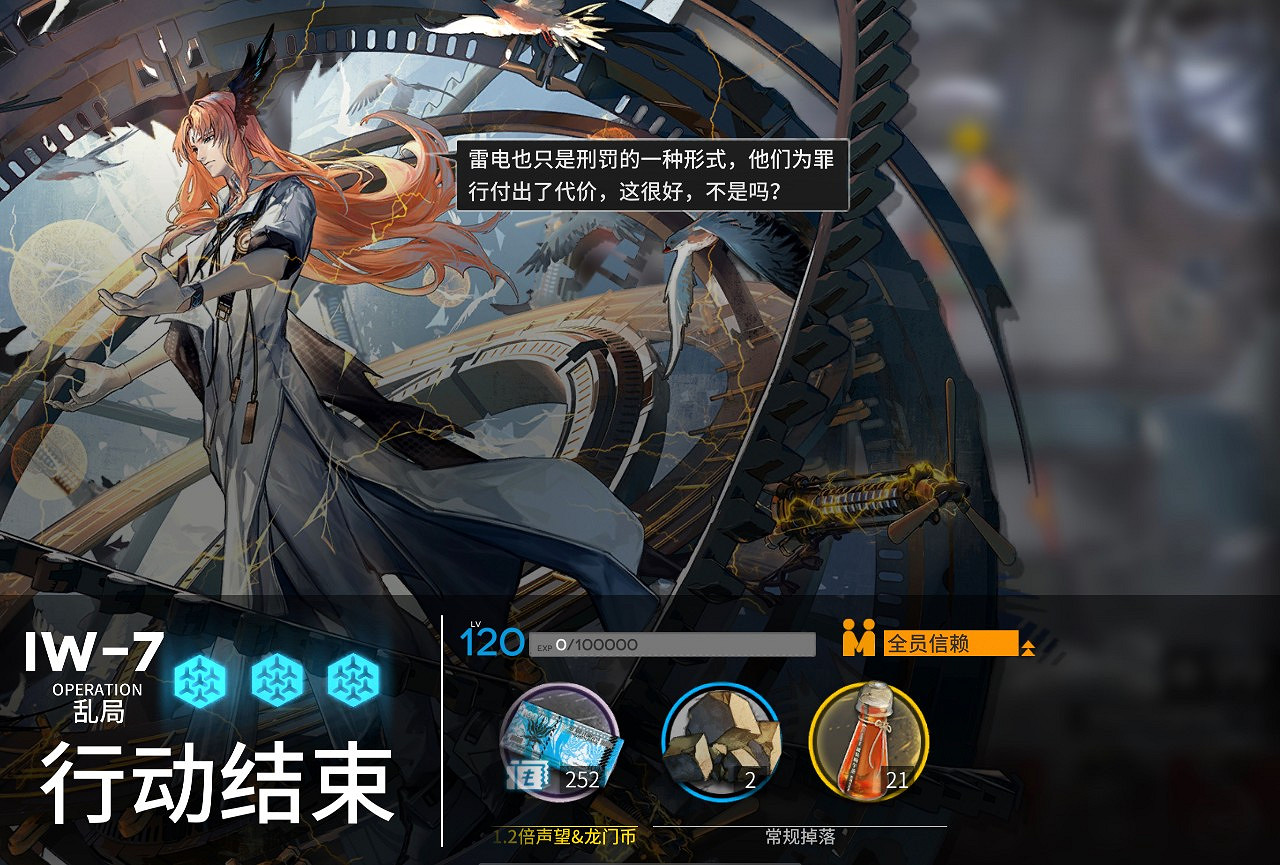The image size is (1280, 865).
Task: Select the grey rock material drop showing 2
Action: pyautogui.click(x=722, y=745)
